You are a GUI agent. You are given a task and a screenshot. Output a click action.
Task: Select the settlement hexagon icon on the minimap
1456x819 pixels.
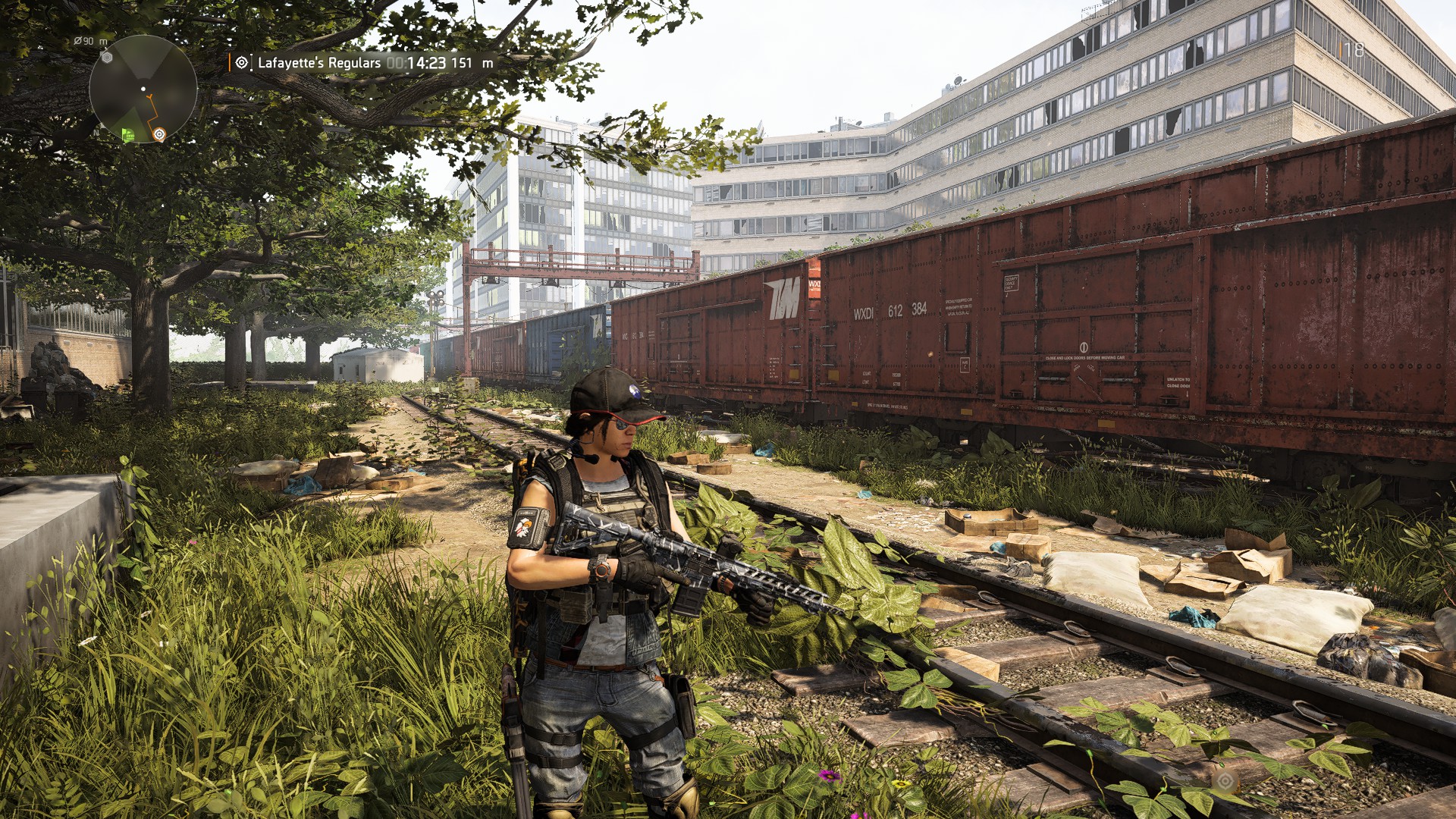click(107, 58)
